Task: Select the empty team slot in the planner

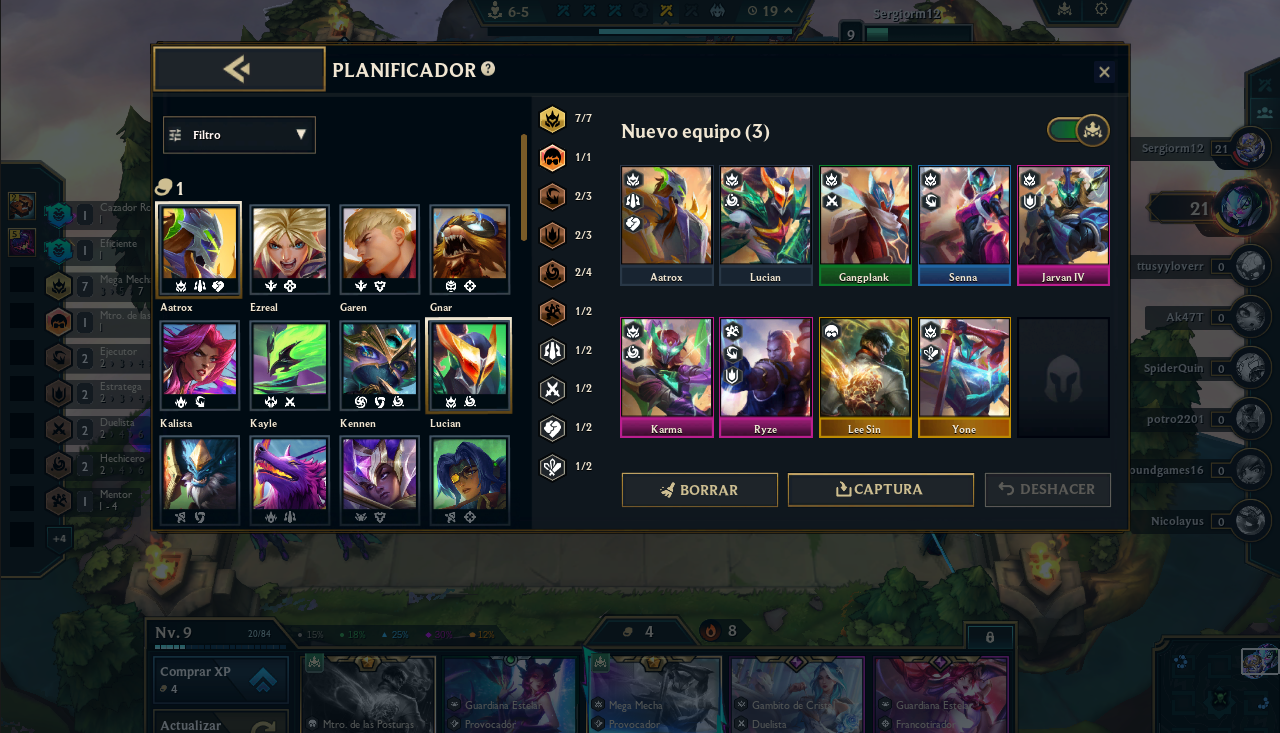Action: [1063, 377]
